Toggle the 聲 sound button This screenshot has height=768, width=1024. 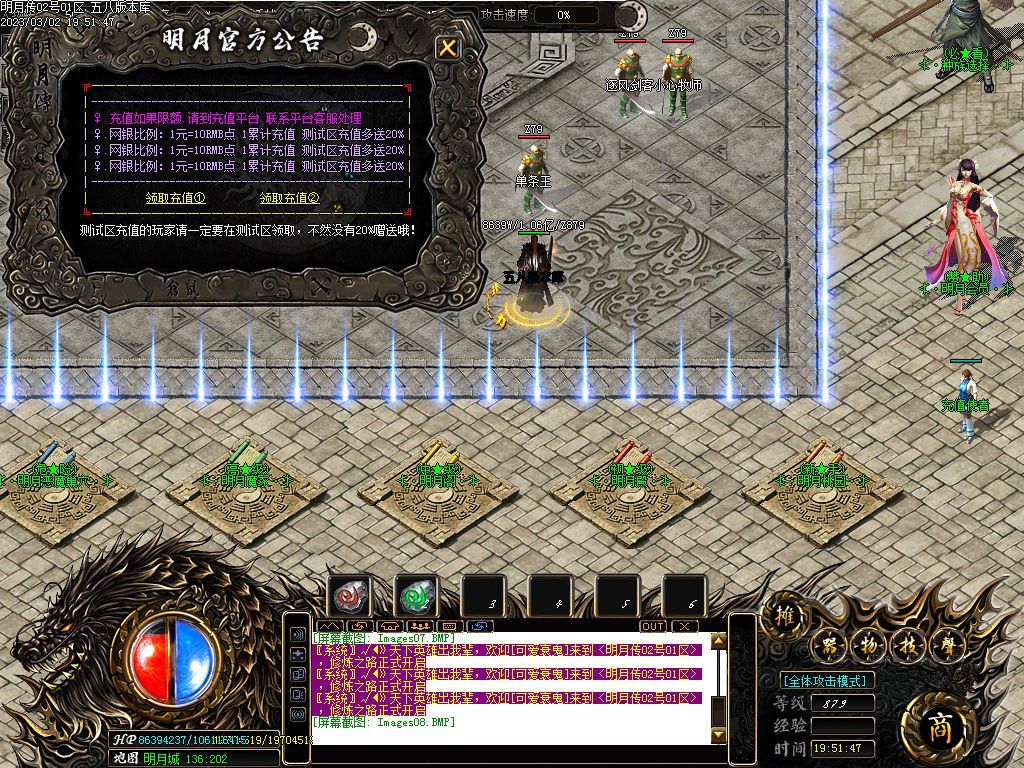(944, 645)
